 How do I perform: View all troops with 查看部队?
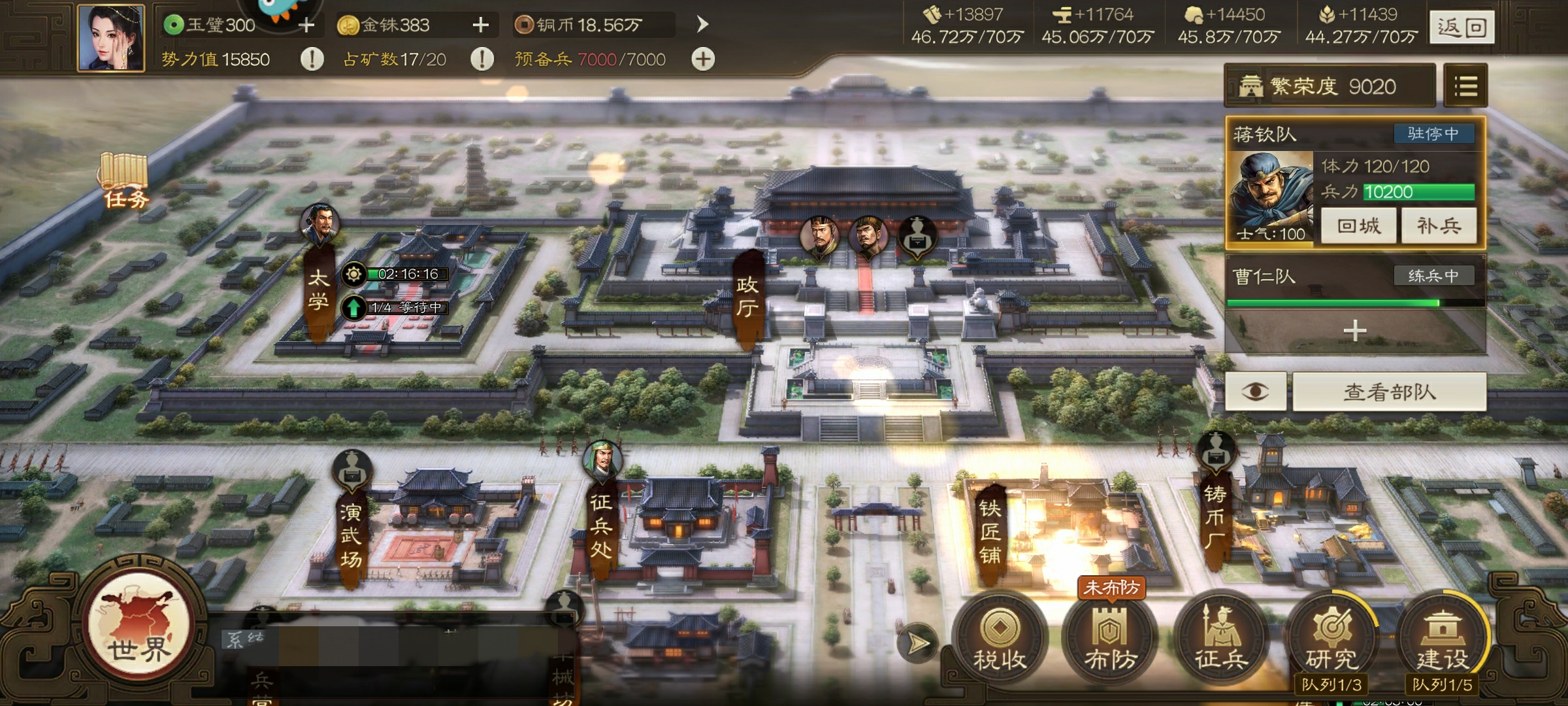point(1389,392)
